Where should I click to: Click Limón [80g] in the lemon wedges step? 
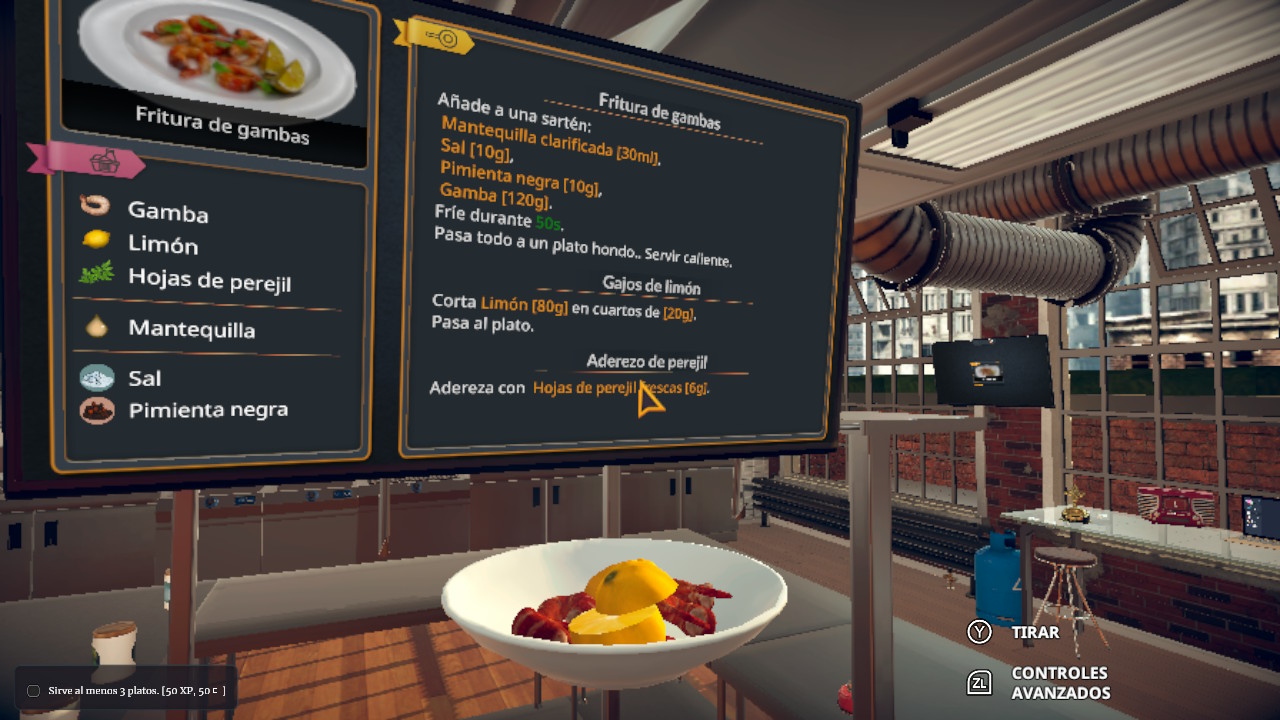tap(524, 305)
